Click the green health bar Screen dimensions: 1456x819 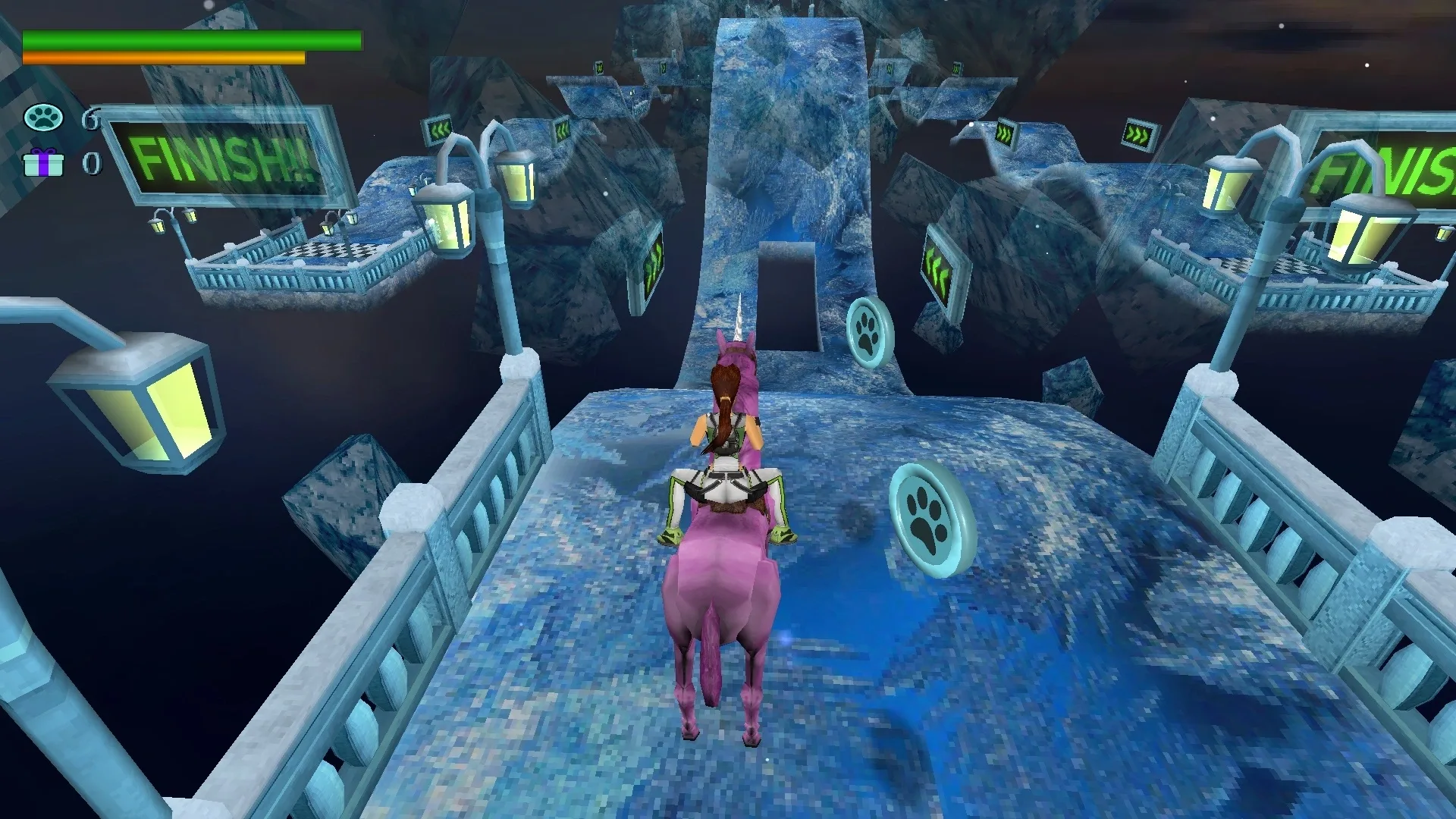[x=190, y=39]
